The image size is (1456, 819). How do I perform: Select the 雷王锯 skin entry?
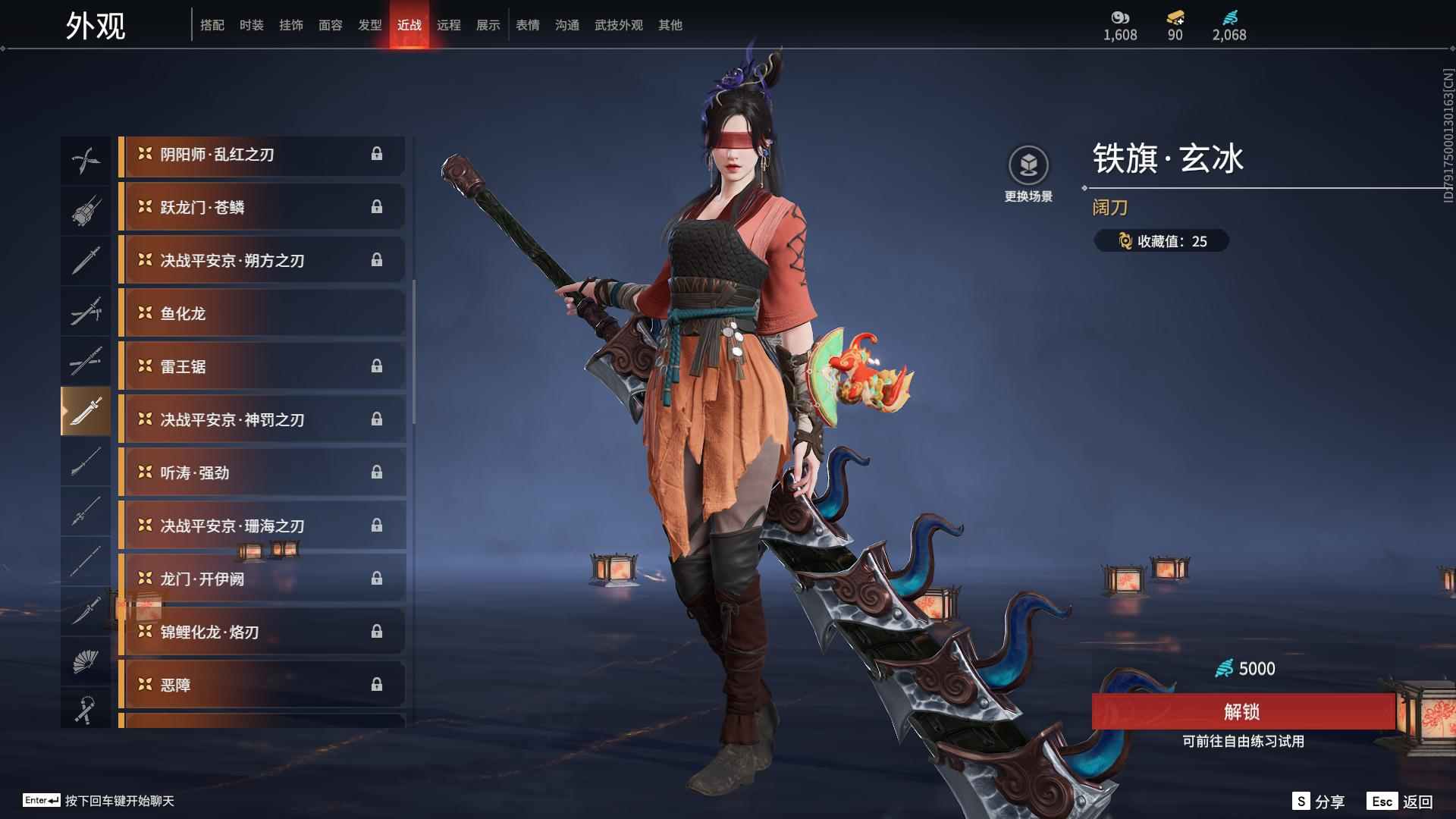(x=262, y=366)
